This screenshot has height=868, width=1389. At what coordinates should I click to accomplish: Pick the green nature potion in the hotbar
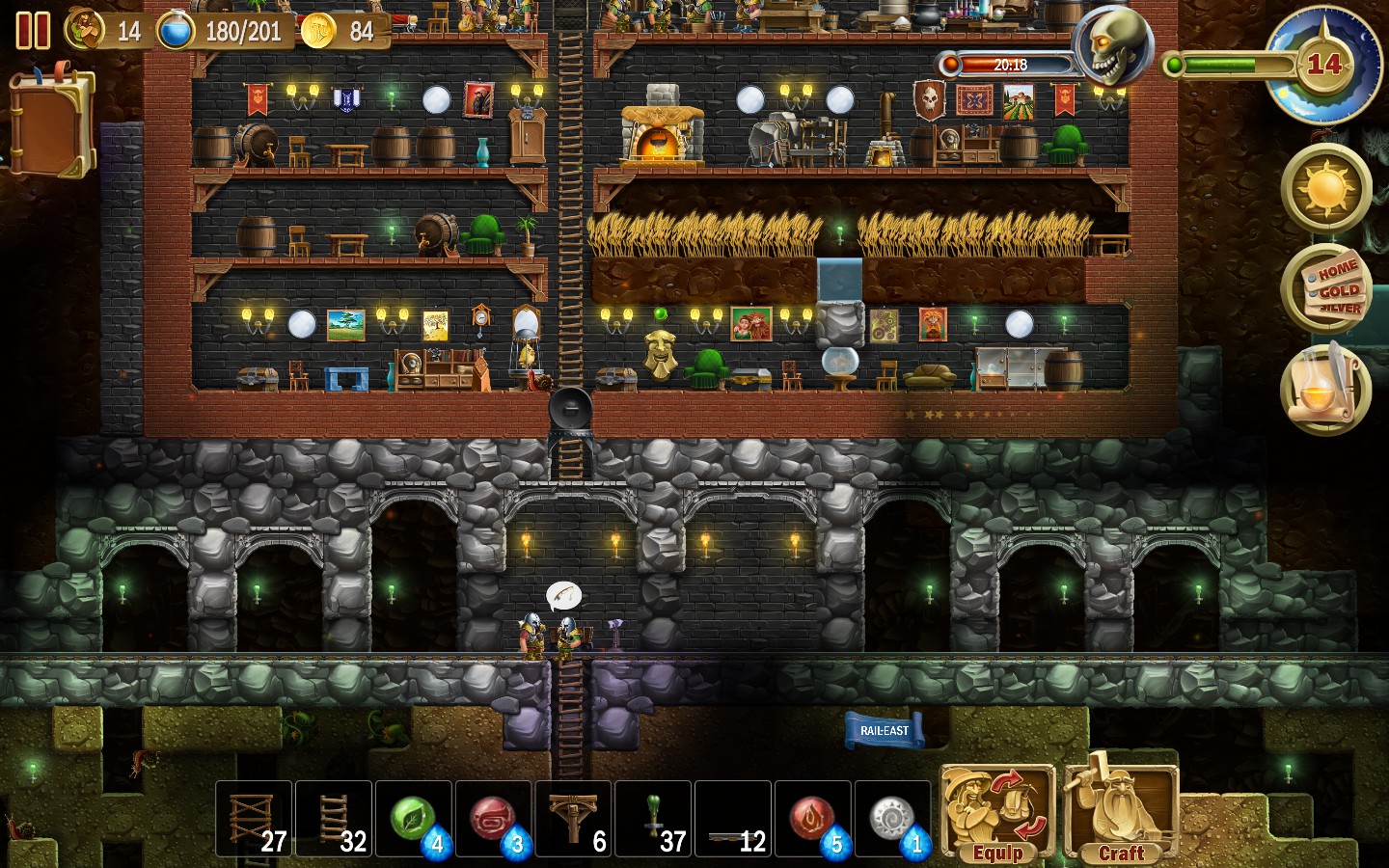(414, 820)
